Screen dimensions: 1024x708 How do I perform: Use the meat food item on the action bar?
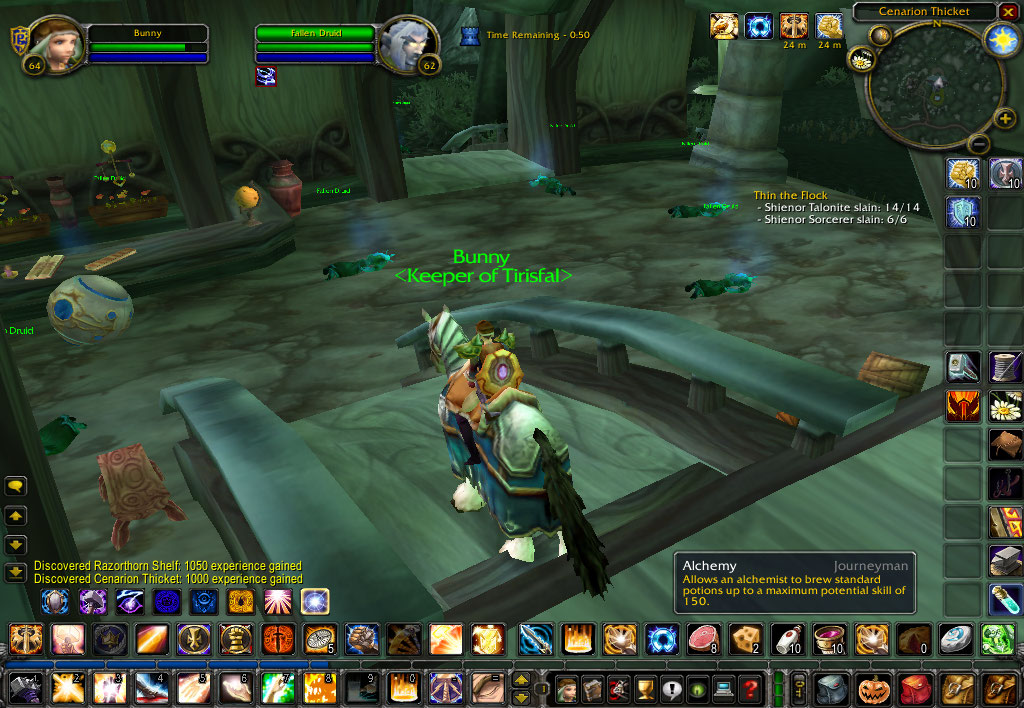tap(701, 638)
